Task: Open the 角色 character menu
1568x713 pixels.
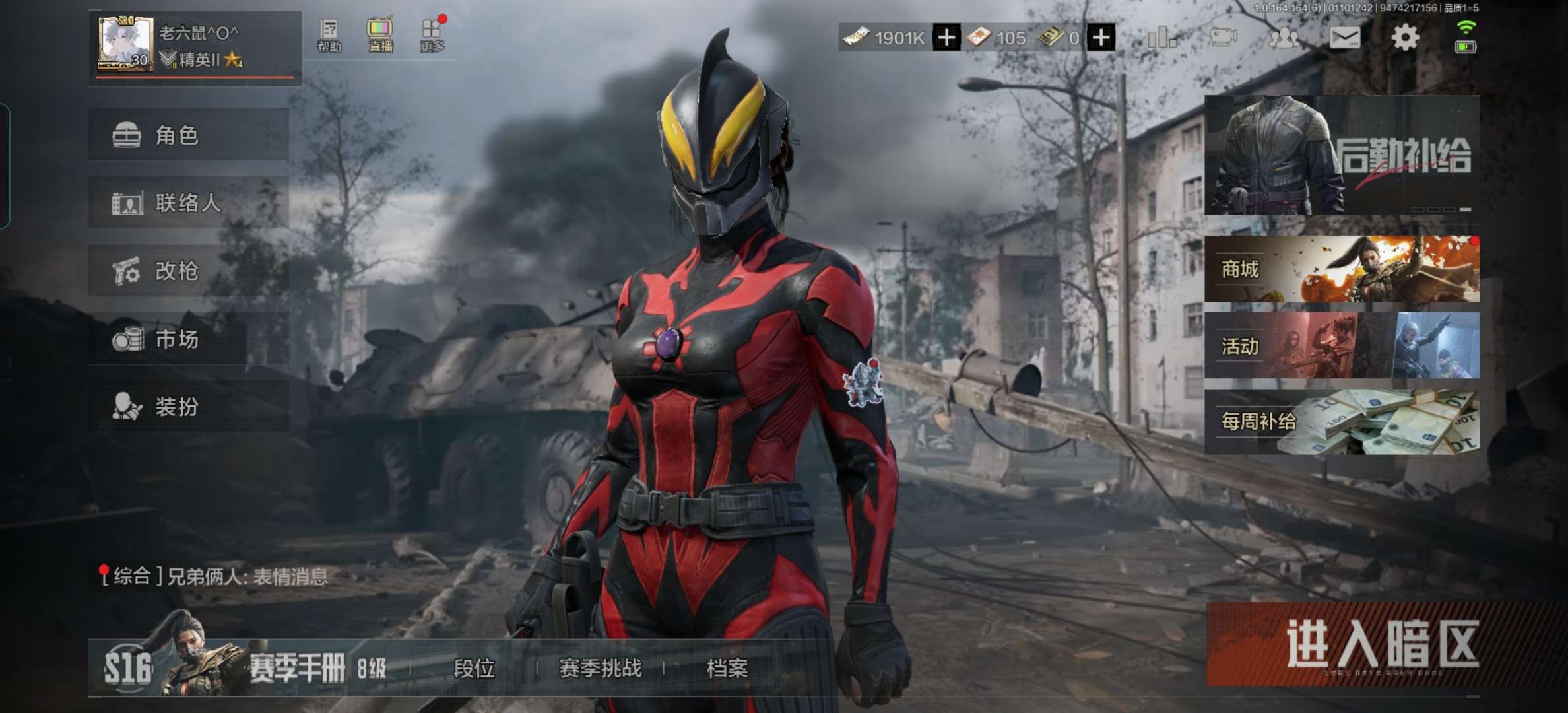Action: tap(189, 135)
